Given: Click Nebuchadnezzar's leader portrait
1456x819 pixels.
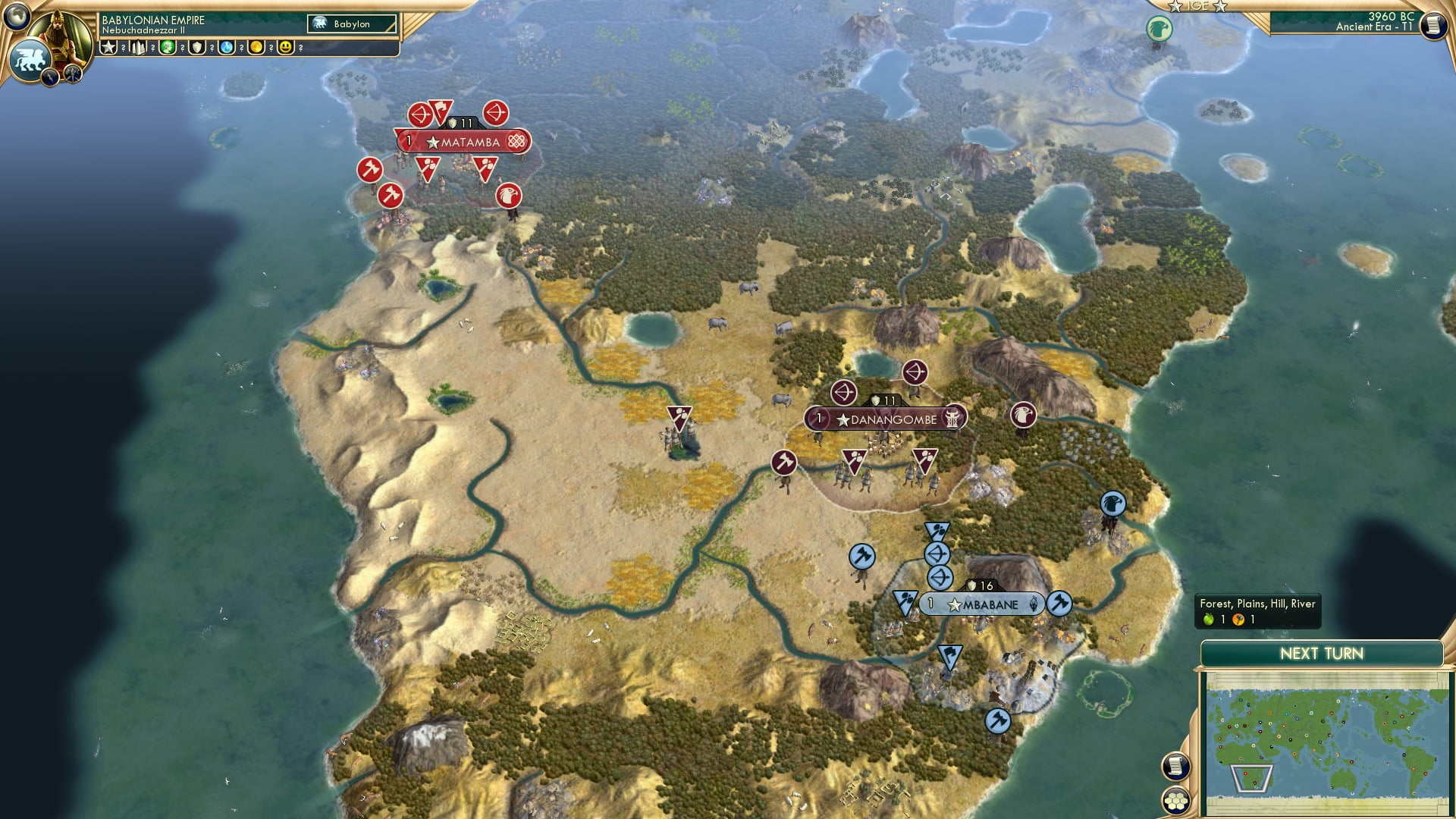Looking at the screenshot, I should click(62, 34).
